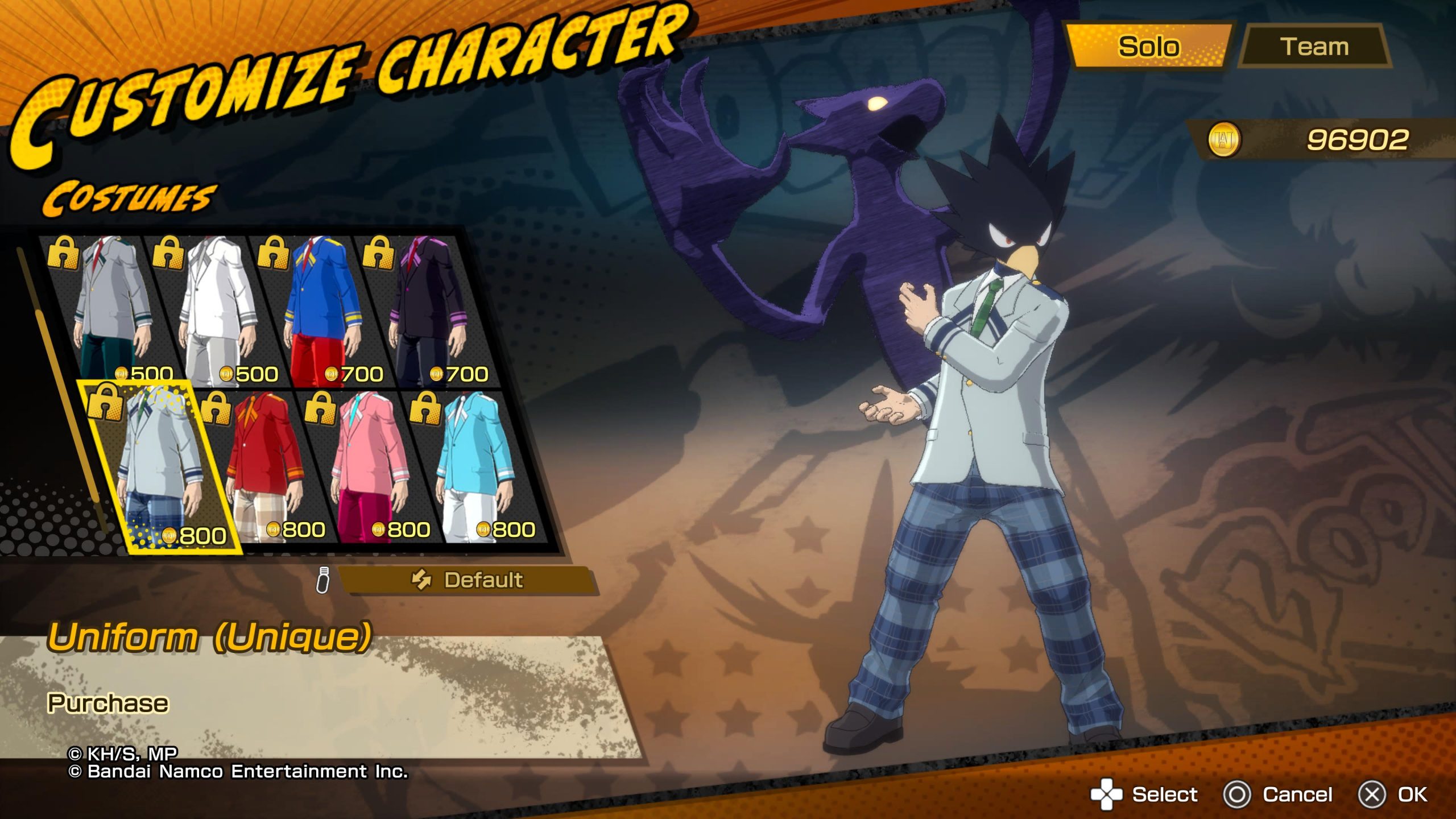Pick the pink jacket costume
Image resolution: width=1456 pixels, height=819 pixels.
[x=370, y=466]
